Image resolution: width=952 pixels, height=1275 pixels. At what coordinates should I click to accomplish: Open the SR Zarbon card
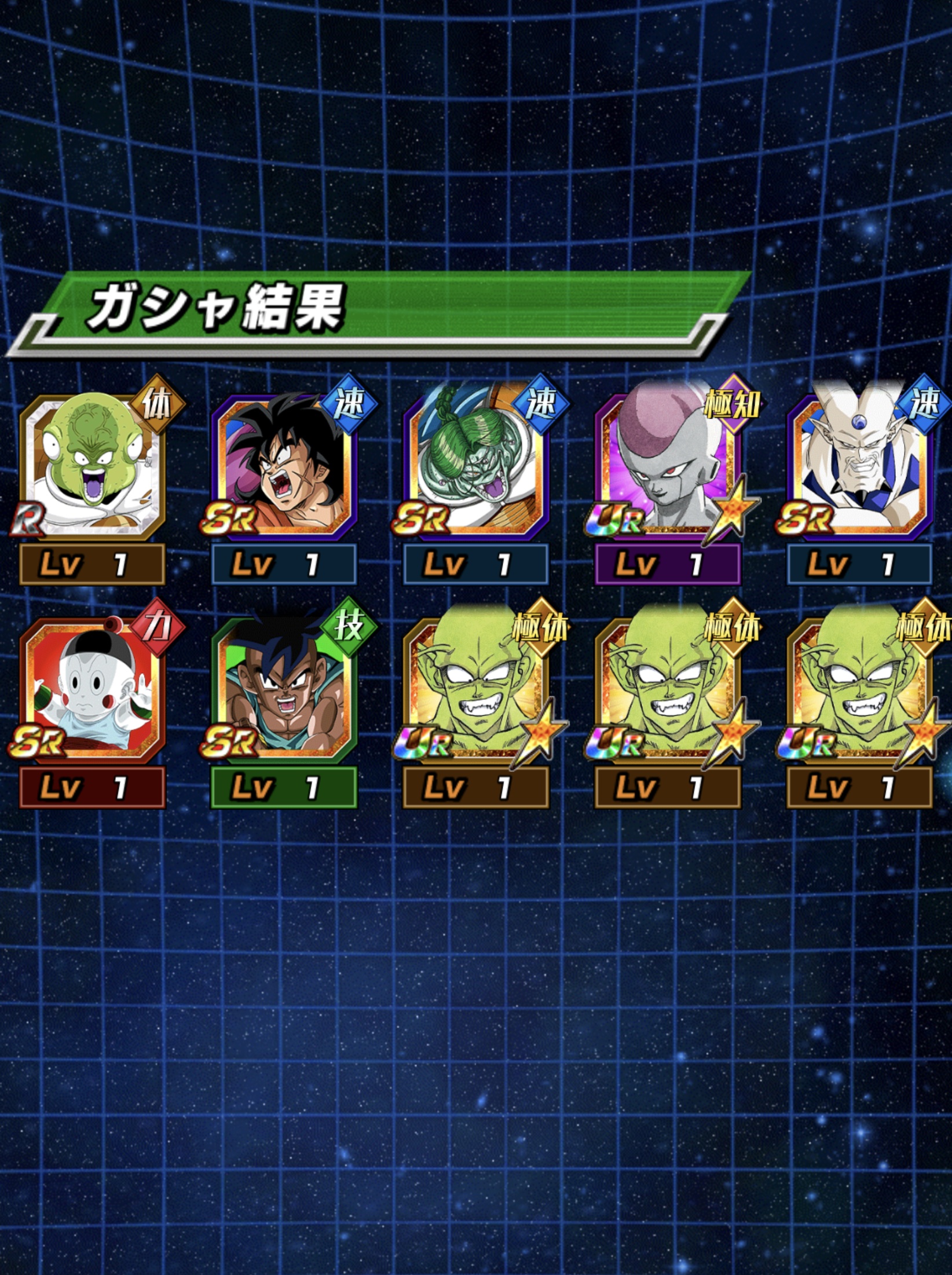476,466
